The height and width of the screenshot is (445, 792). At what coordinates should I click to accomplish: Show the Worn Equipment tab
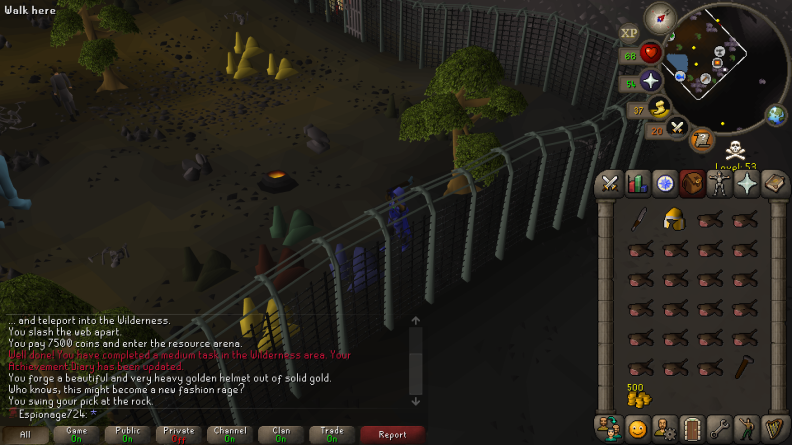click(x=719, y=184)
